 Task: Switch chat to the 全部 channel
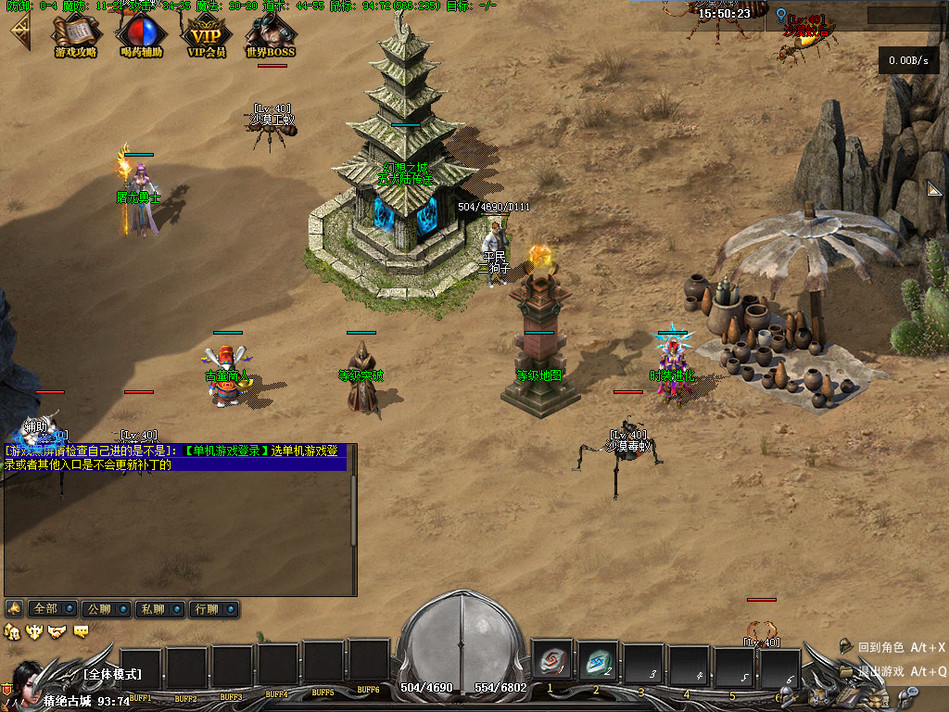click(x=50, y=608)
